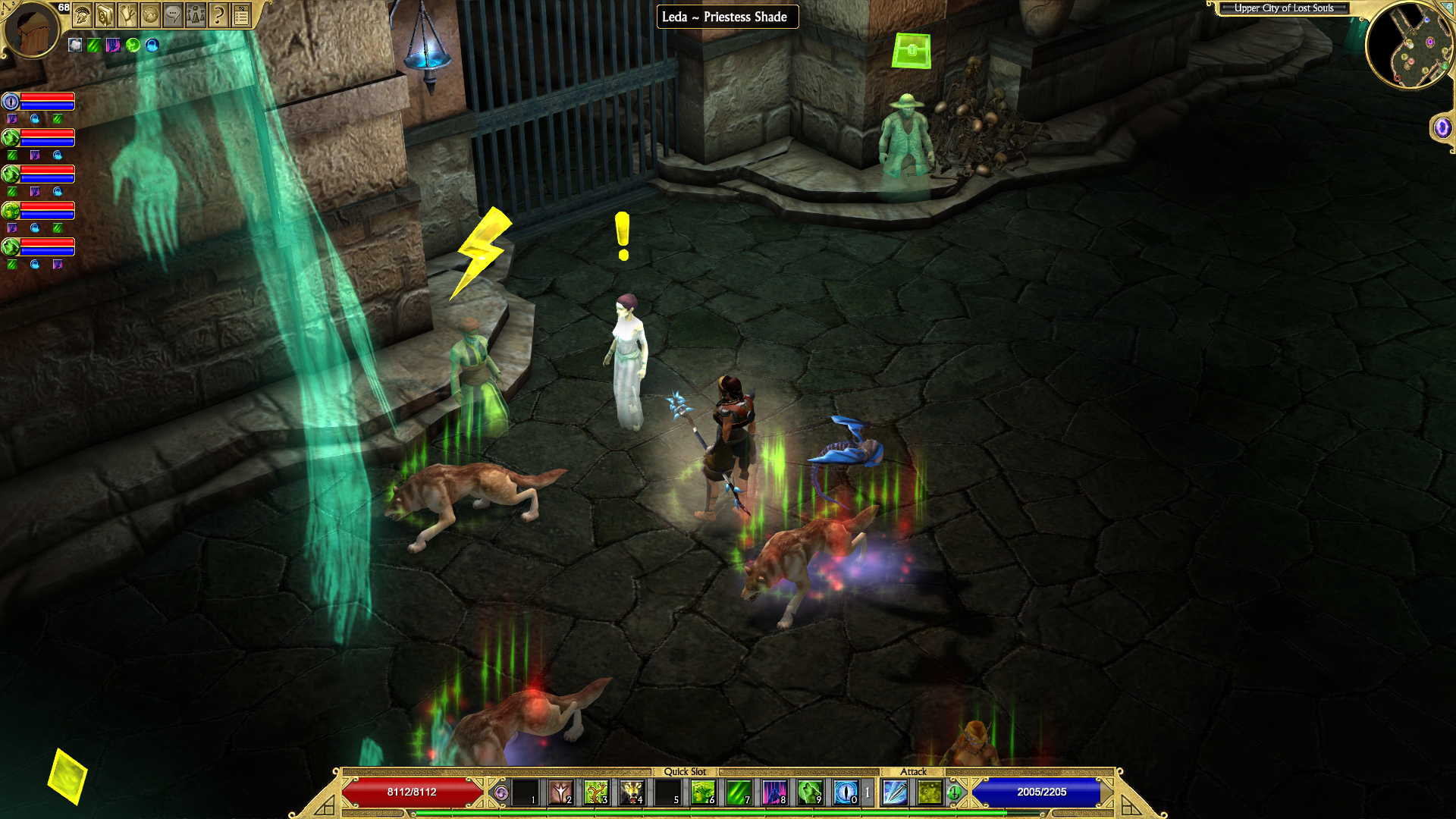
Task: Open the skills book icon
Action: (105, 14)
